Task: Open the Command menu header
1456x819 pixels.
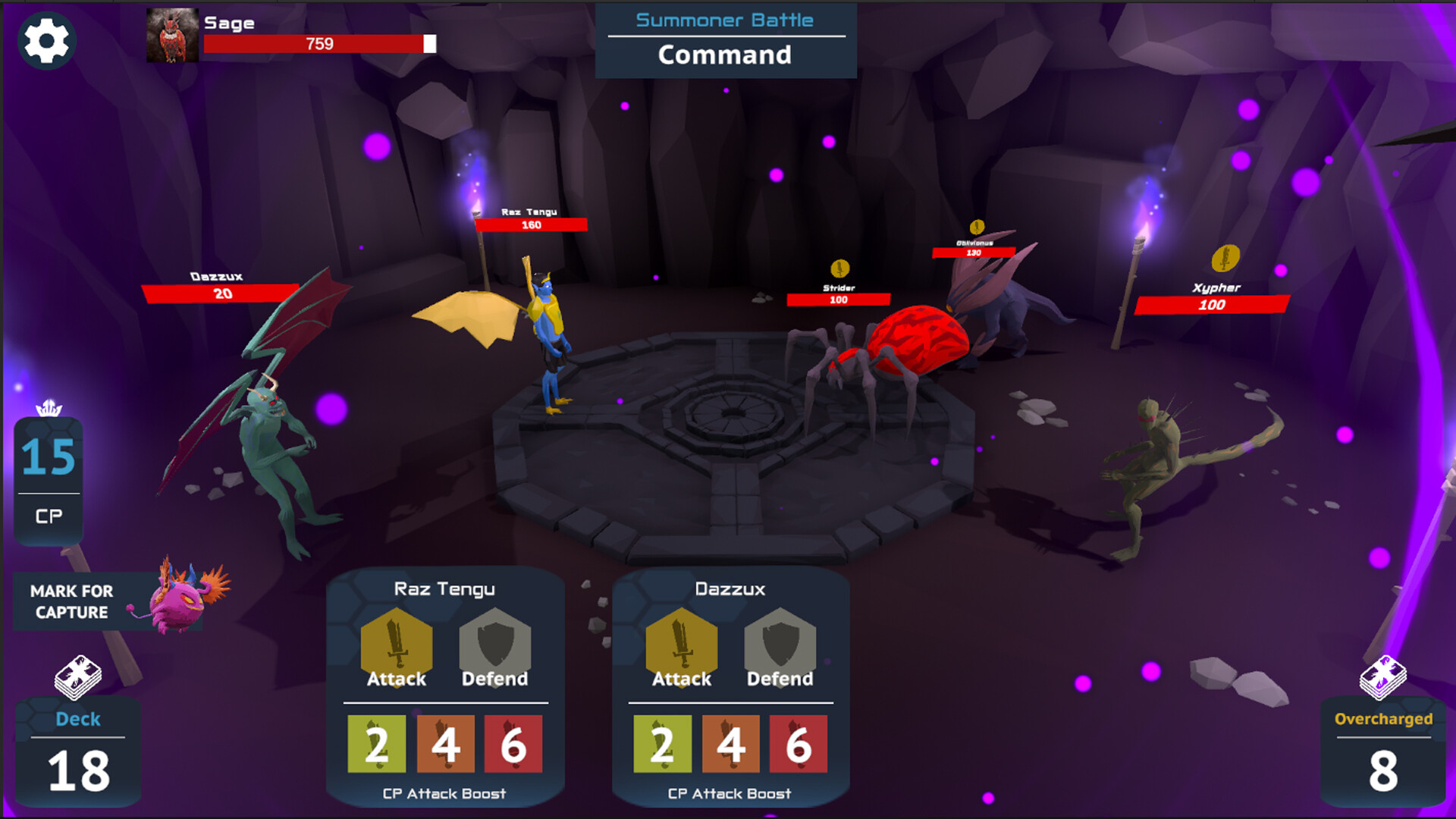Action: 723,55
